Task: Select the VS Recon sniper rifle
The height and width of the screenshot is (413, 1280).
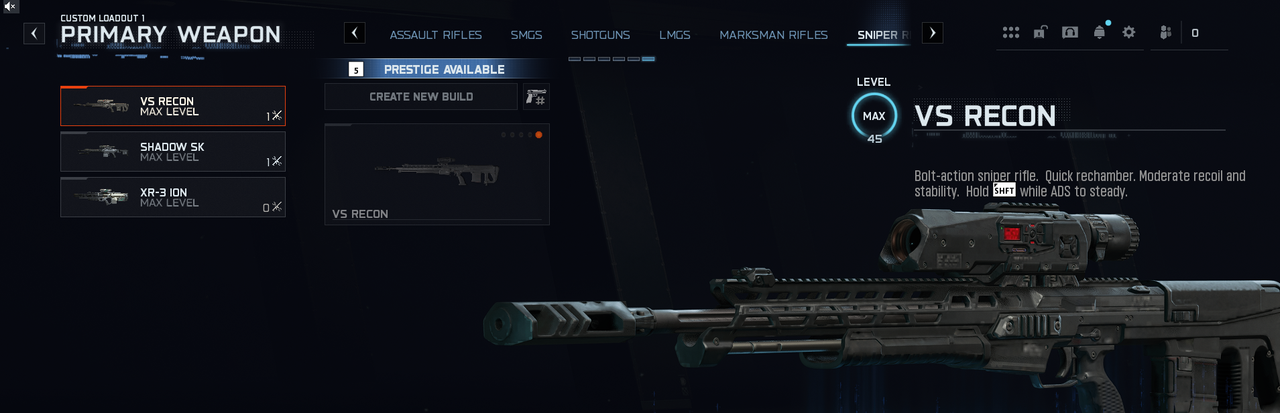Action: pos(172,106)
